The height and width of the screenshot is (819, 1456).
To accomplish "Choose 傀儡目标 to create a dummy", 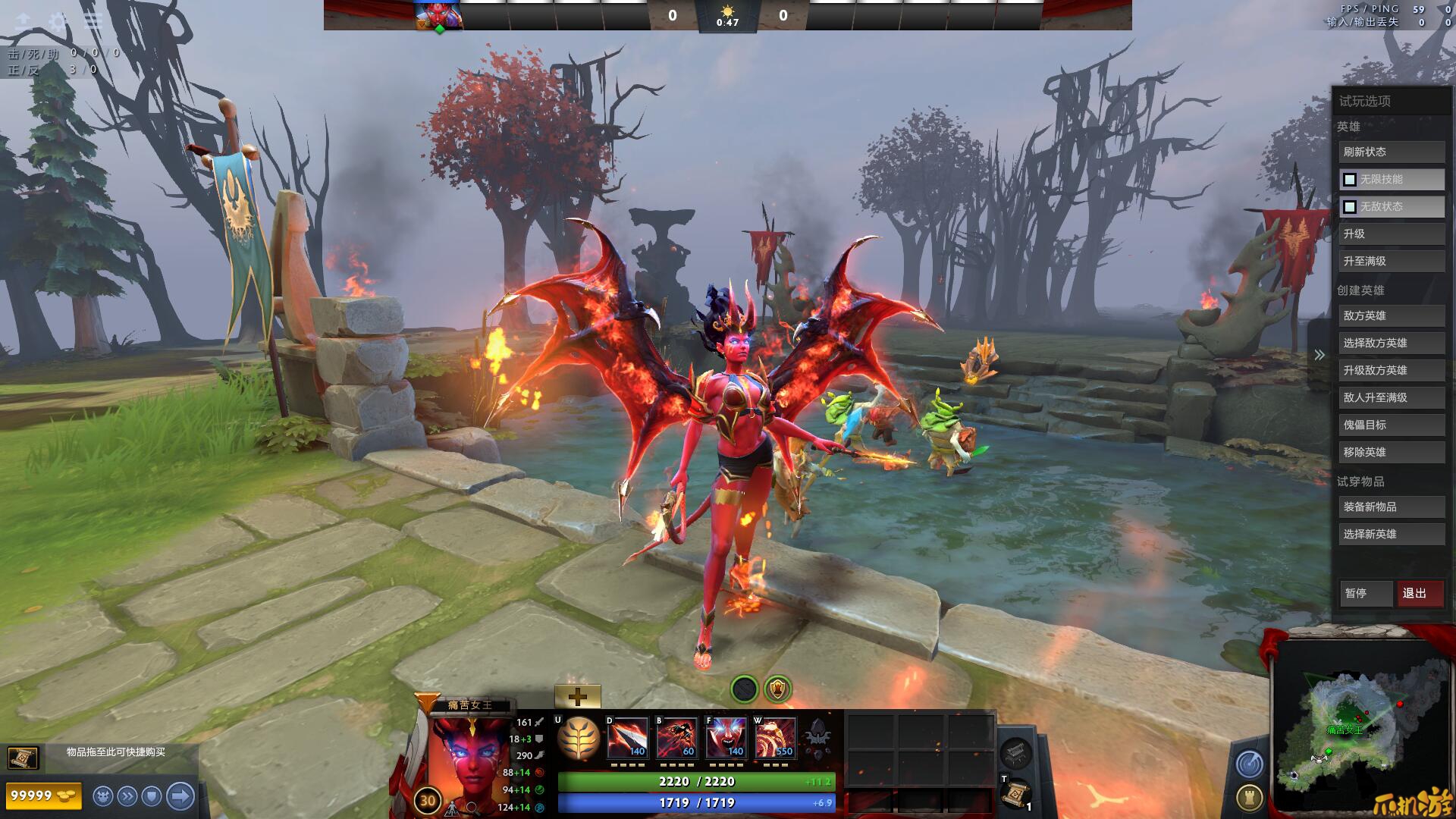I will pyautogui.click(x=1391, y=425).
